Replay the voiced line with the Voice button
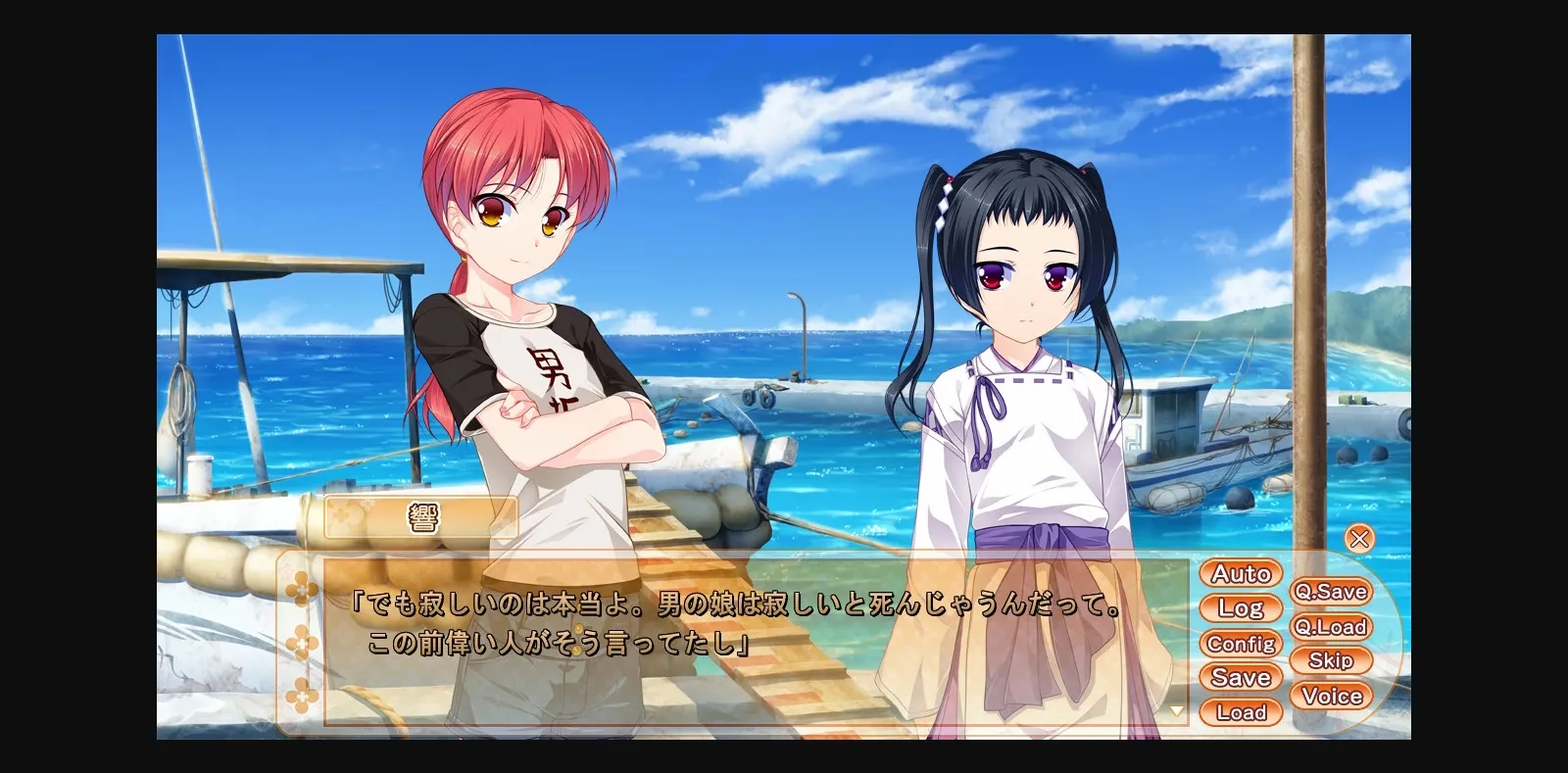Viewport: 1568px width, 773px height. click(x=1332, y=696)
